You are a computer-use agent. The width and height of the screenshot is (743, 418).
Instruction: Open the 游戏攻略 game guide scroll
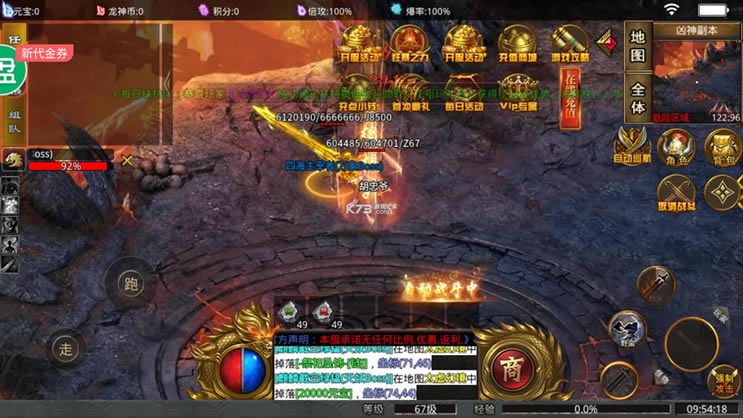[571, 44]
